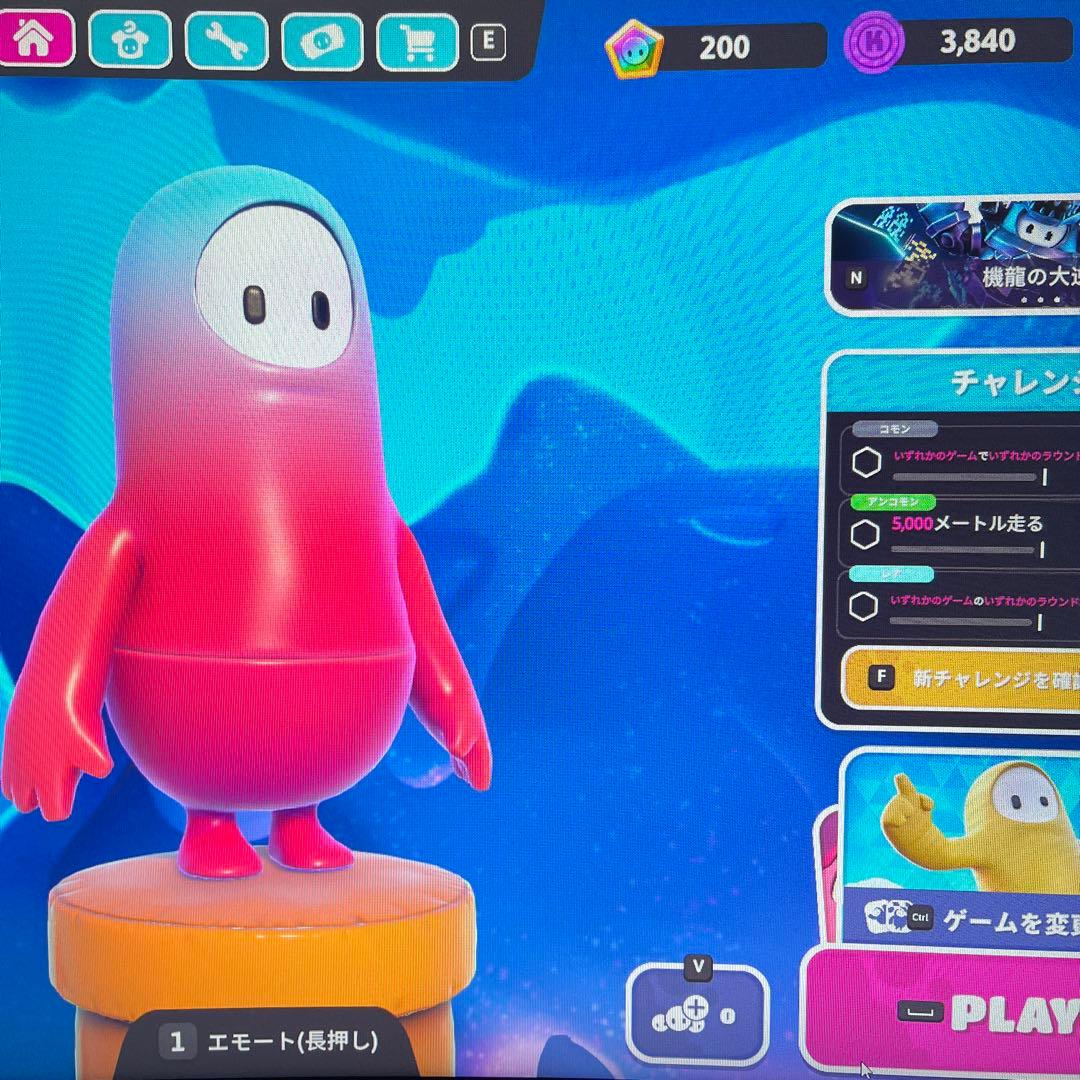Screen dimensions: 1080x1080
Task: Go to the shopping cart store tab
Action: [x=417, y=42]
